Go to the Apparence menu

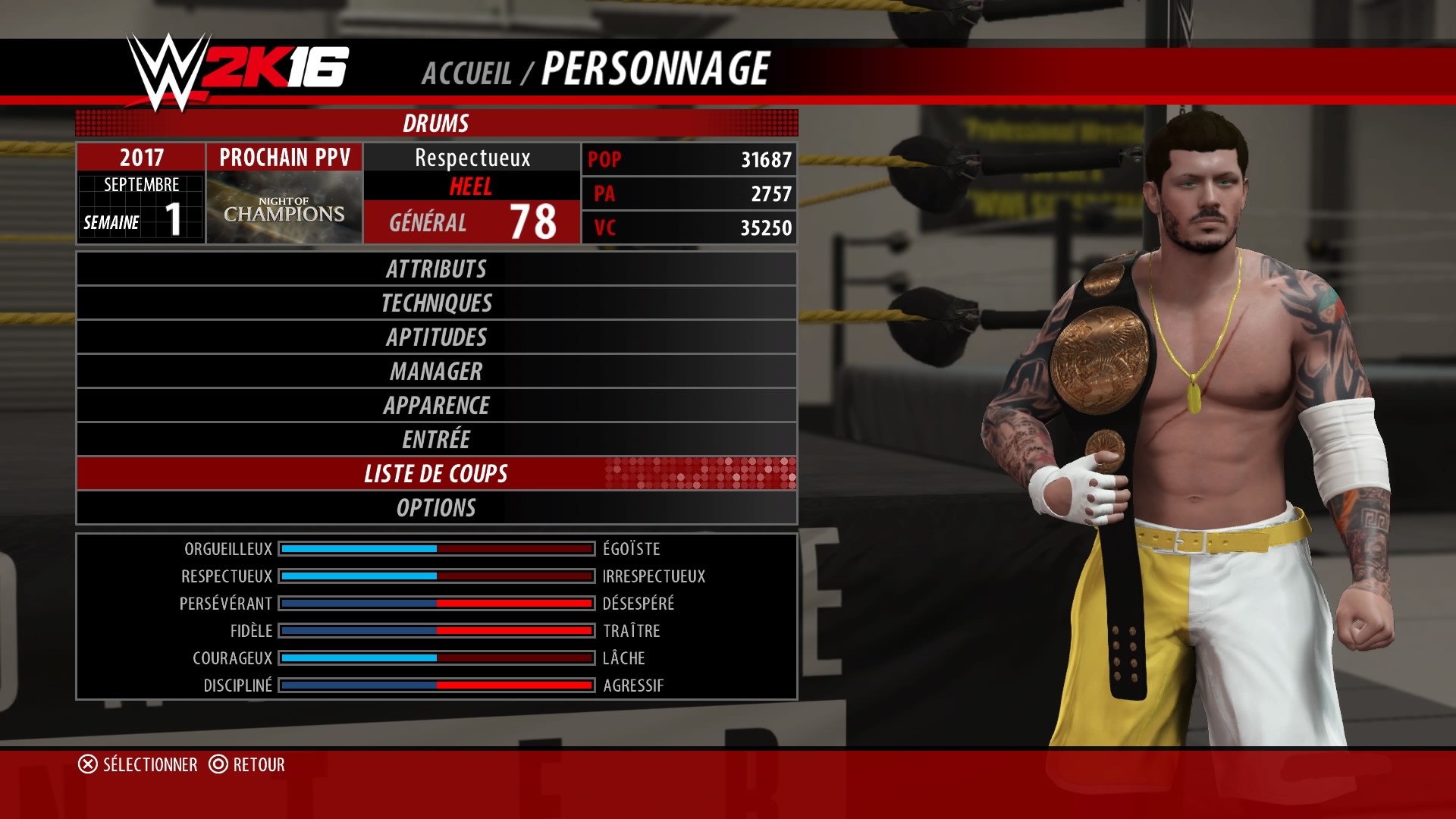point(436,406)
